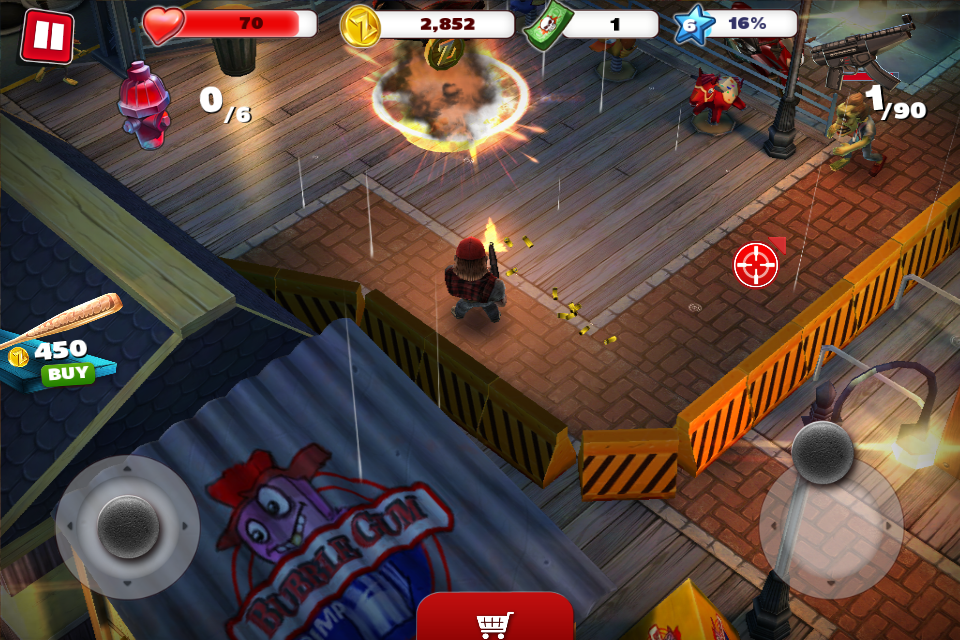
Task: Buy the baseball bat for 450 coins
Action: point(67,374)
